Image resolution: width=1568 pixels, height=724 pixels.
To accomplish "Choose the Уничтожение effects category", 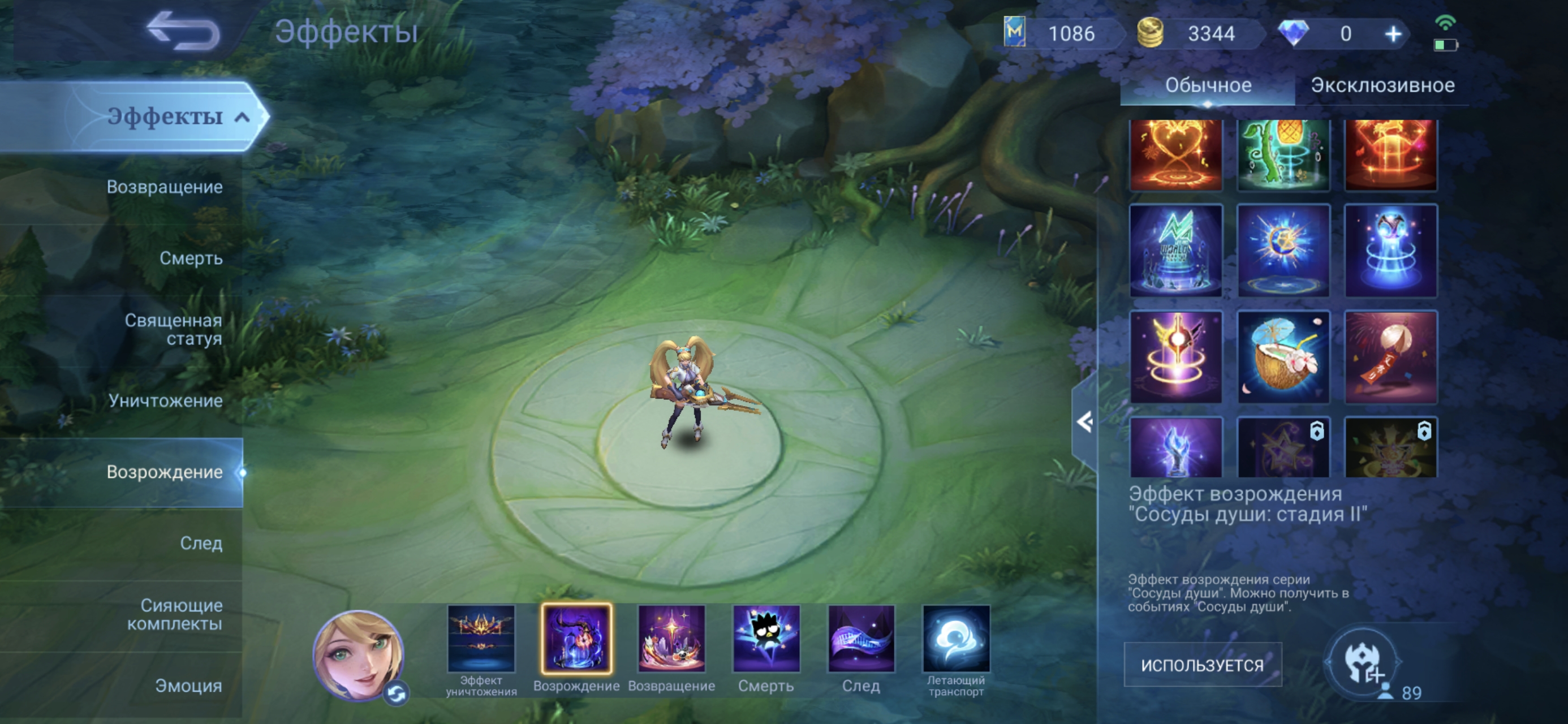I will tap(165, 400).
